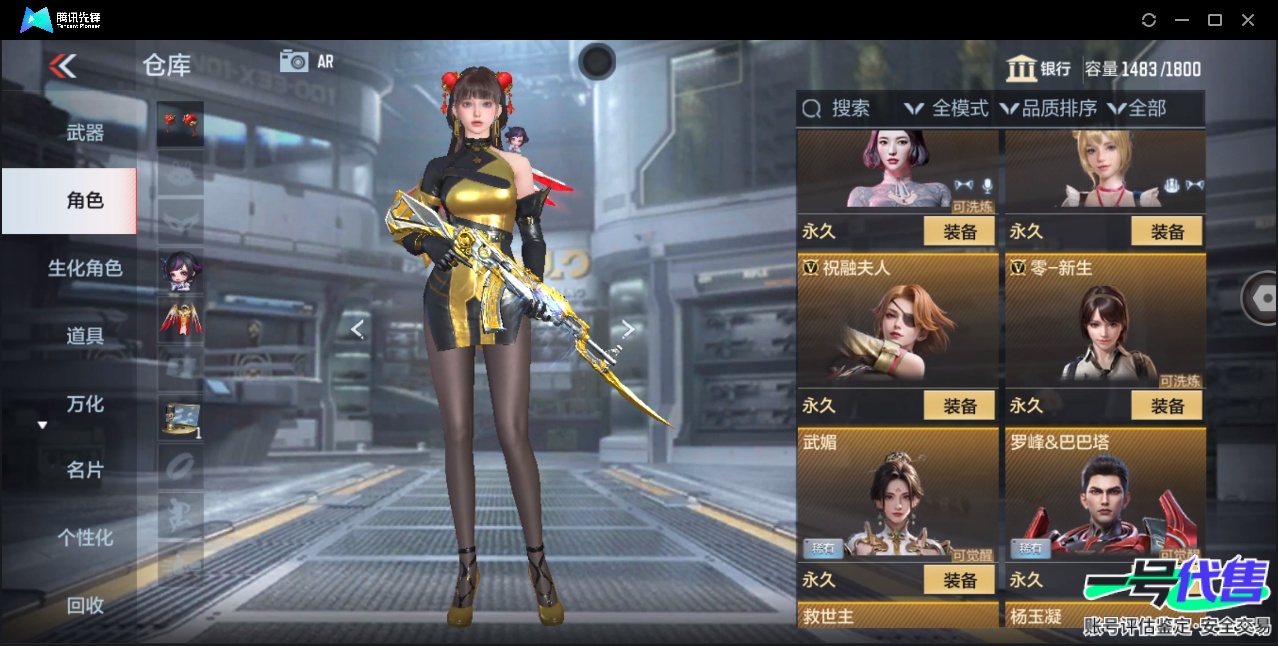Viewport: 1278px width, 646px height.
Task: Rotate character with the left arrow
Action: (x=357, y=329)
